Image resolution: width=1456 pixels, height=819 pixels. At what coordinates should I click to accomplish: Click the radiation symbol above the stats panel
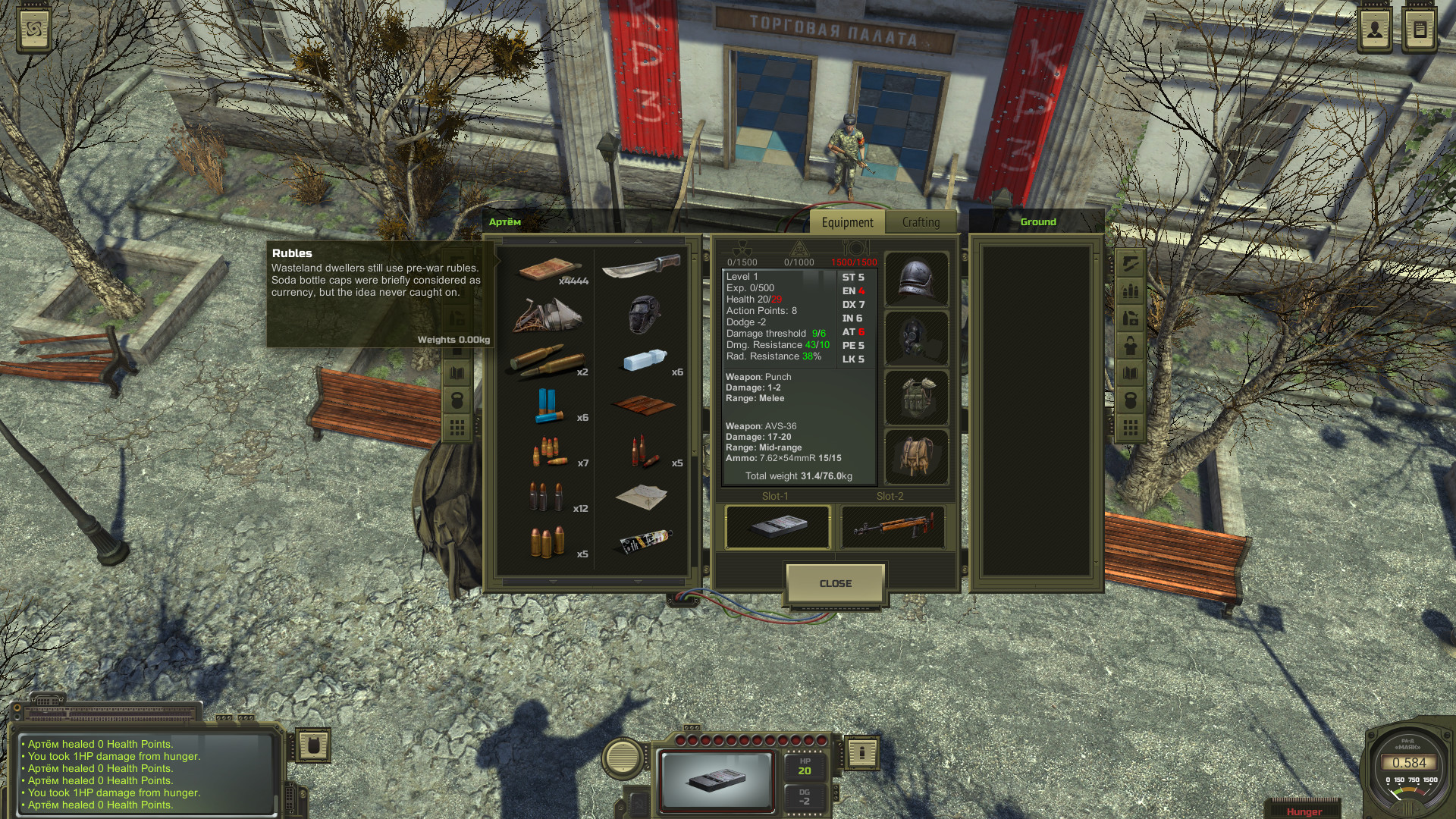click(x=741, y=247)
